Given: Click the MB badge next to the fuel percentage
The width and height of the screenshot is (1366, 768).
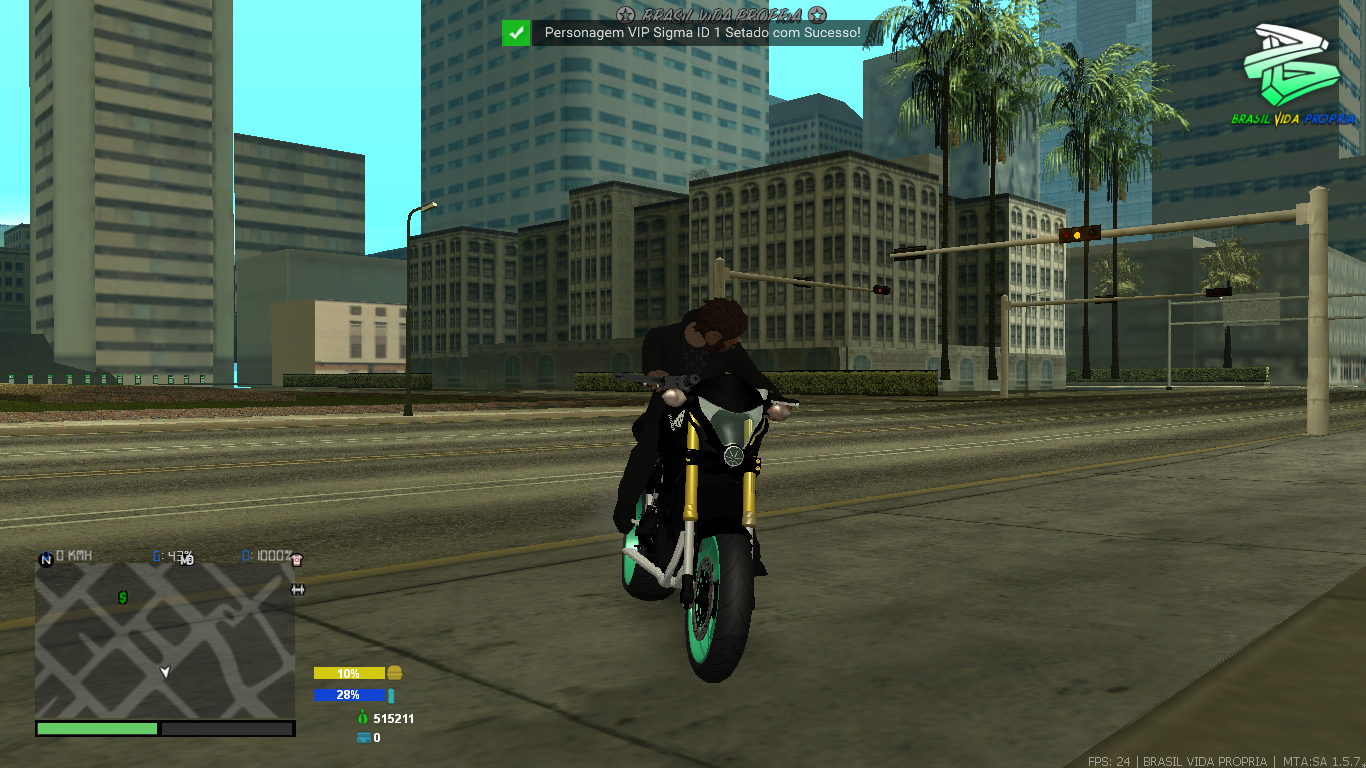Looking at the screenshot, I should pos(184,561).
